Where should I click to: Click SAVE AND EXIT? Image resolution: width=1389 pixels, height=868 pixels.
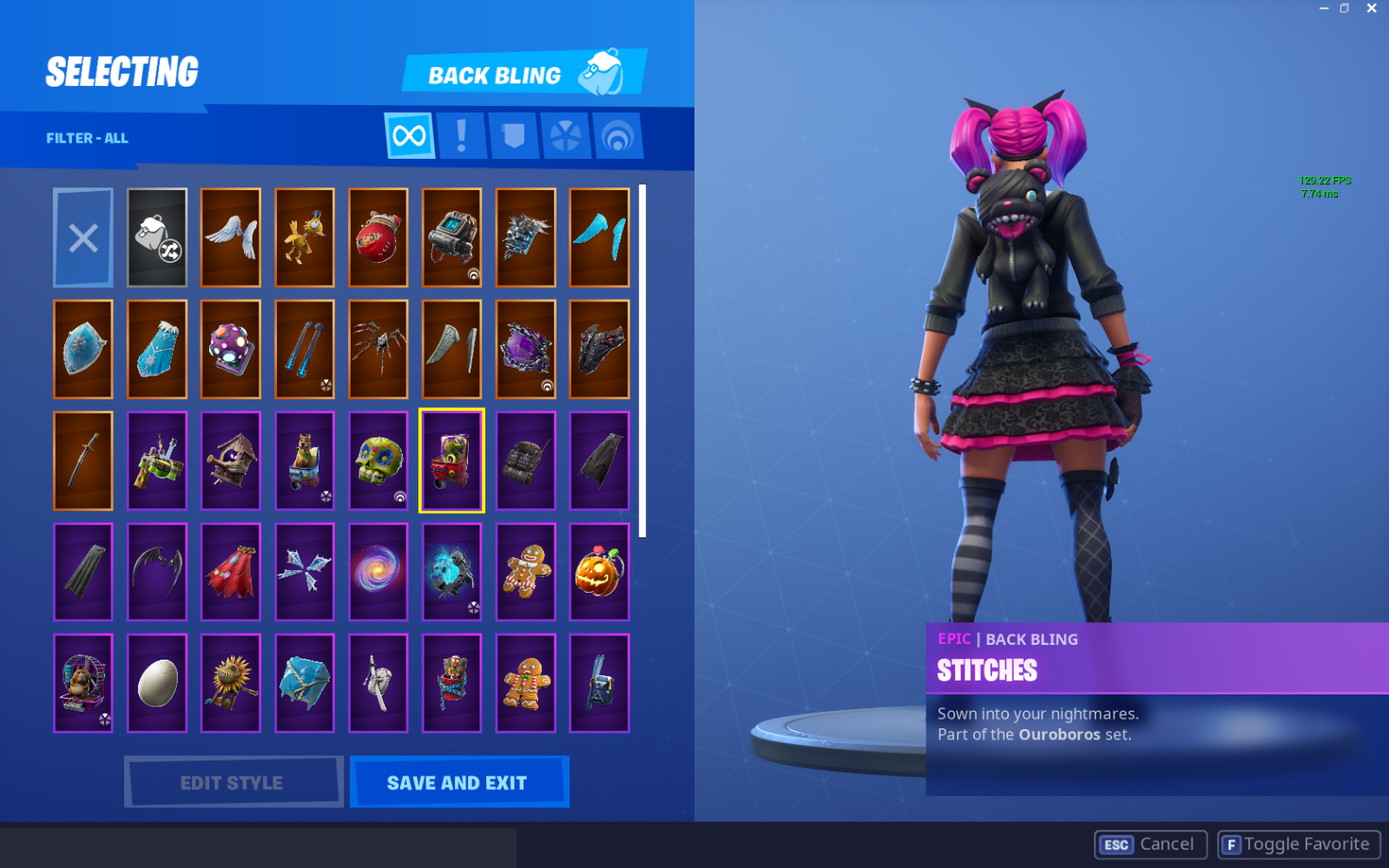[x=459, y=782]
